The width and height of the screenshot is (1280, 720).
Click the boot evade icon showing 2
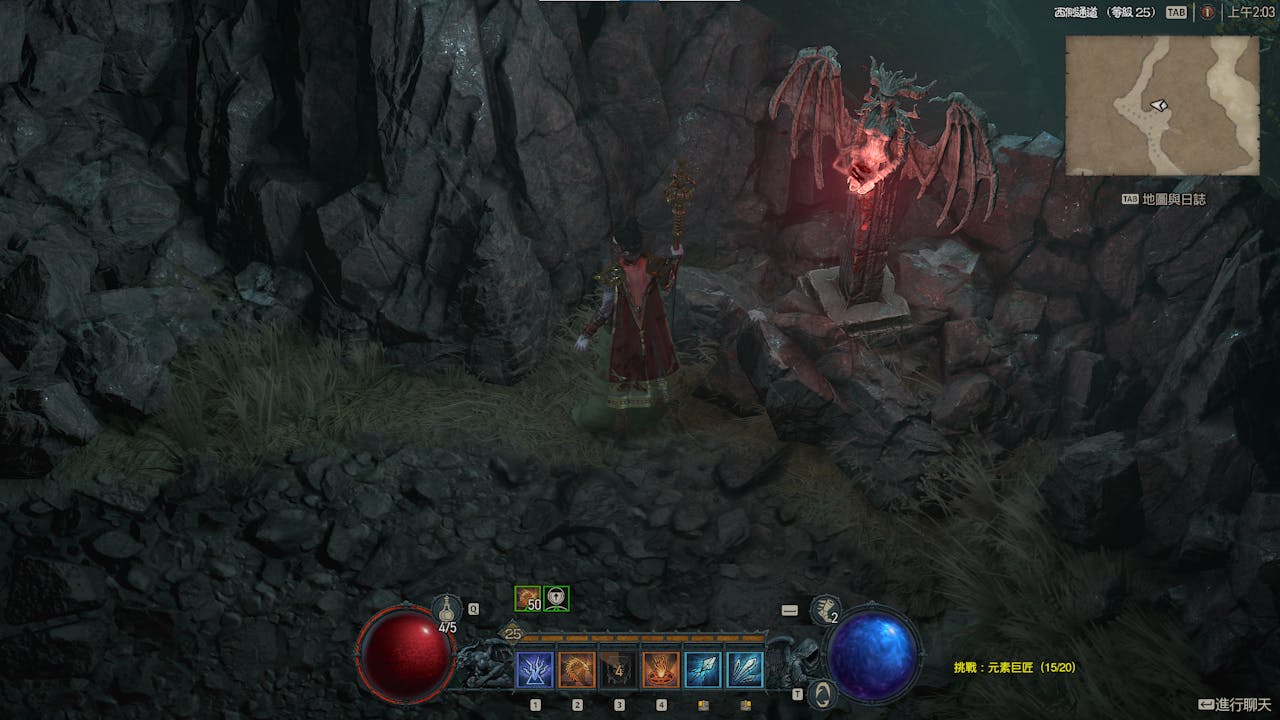click(825, 609)
